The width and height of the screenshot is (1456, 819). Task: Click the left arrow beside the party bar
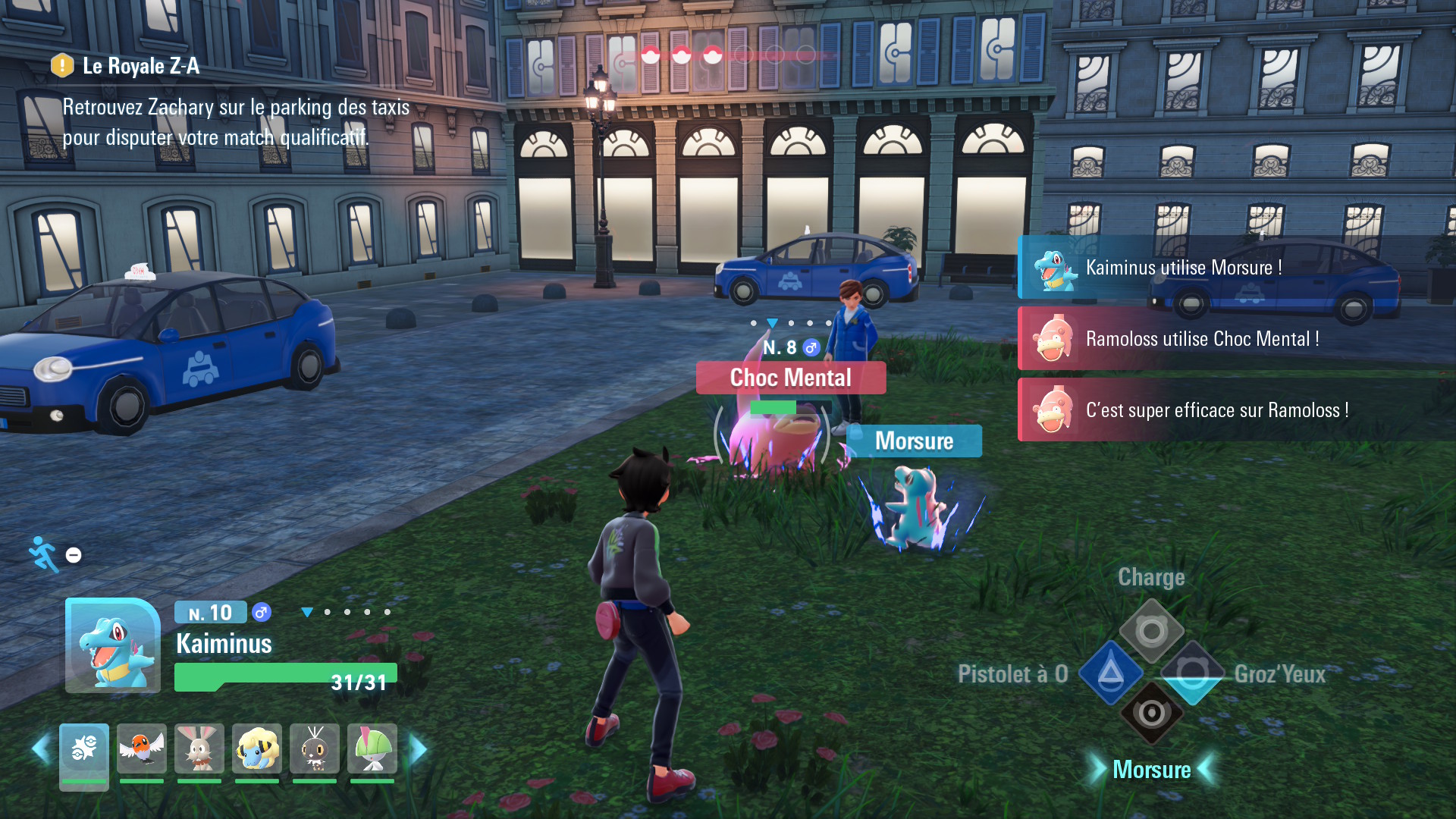(x=40, y=749)
